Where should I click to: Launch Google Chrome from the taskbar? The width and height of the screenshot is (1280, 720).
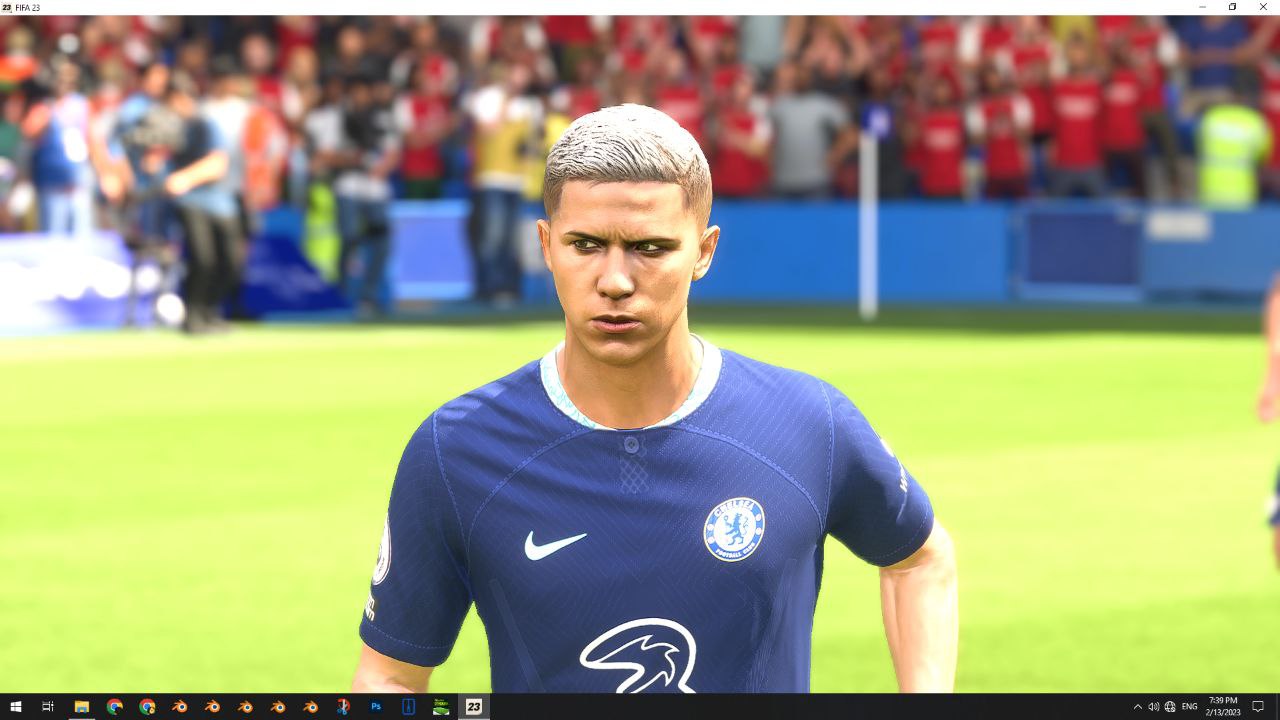[114, 707]
